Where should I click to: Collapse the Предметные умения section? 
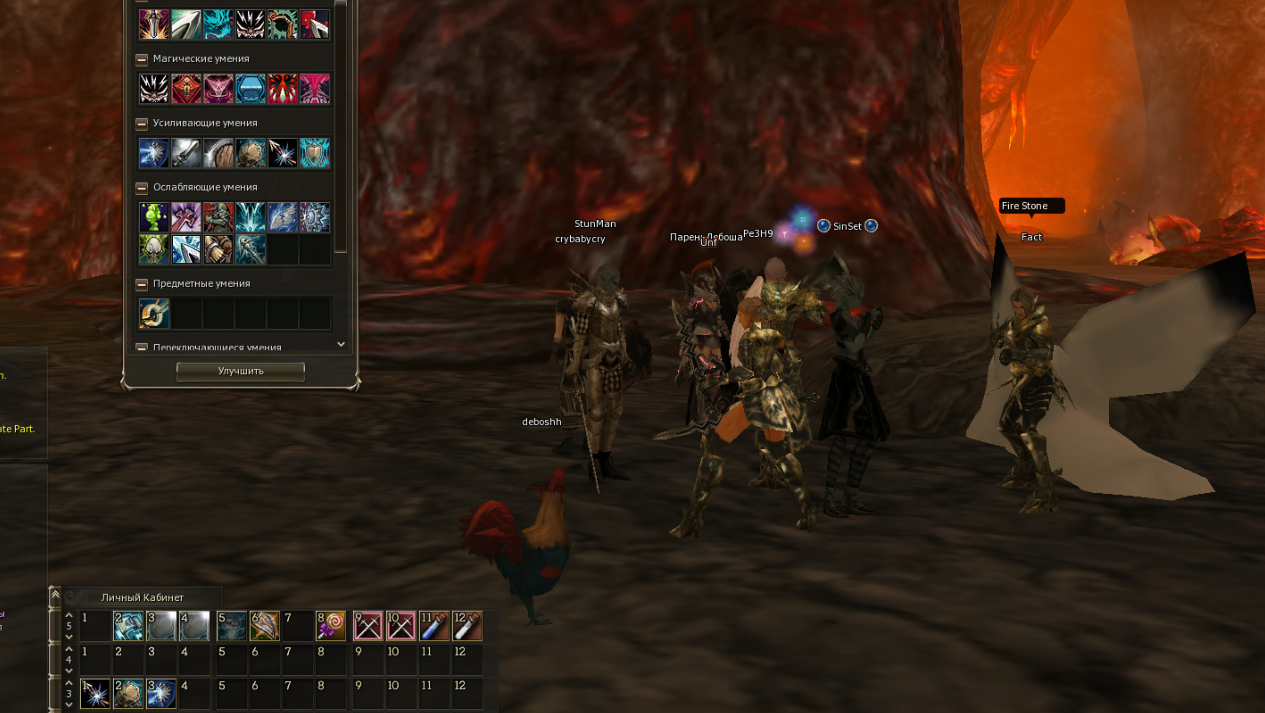tap(142, 284)
